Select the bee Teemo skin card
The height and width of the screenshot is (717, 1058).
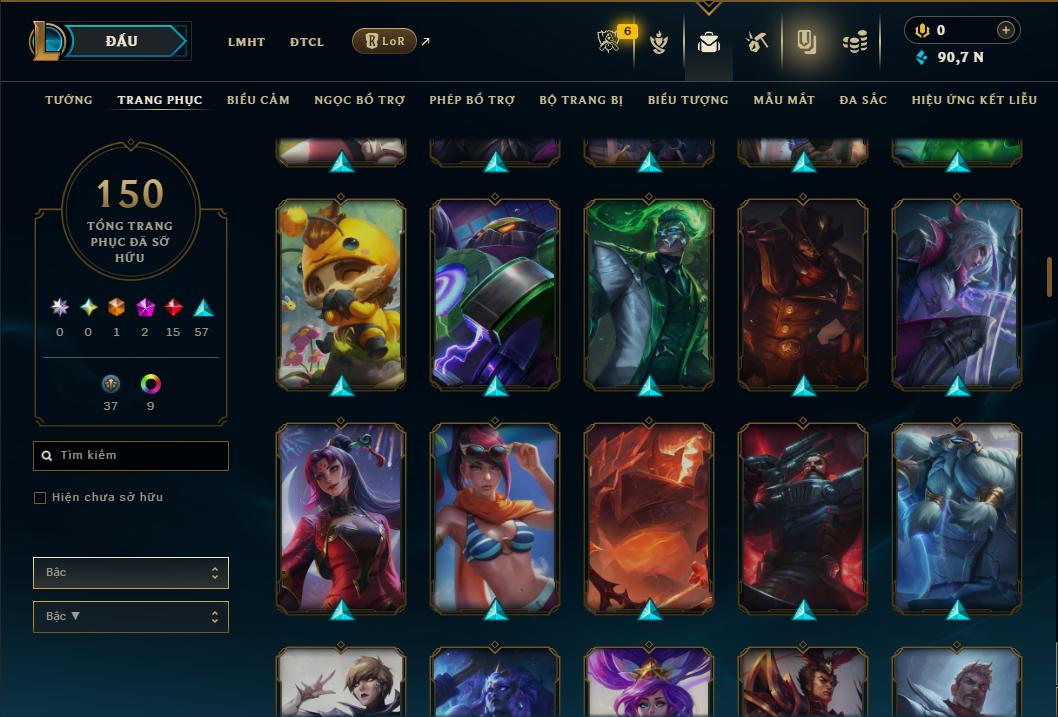click(341, 294)
